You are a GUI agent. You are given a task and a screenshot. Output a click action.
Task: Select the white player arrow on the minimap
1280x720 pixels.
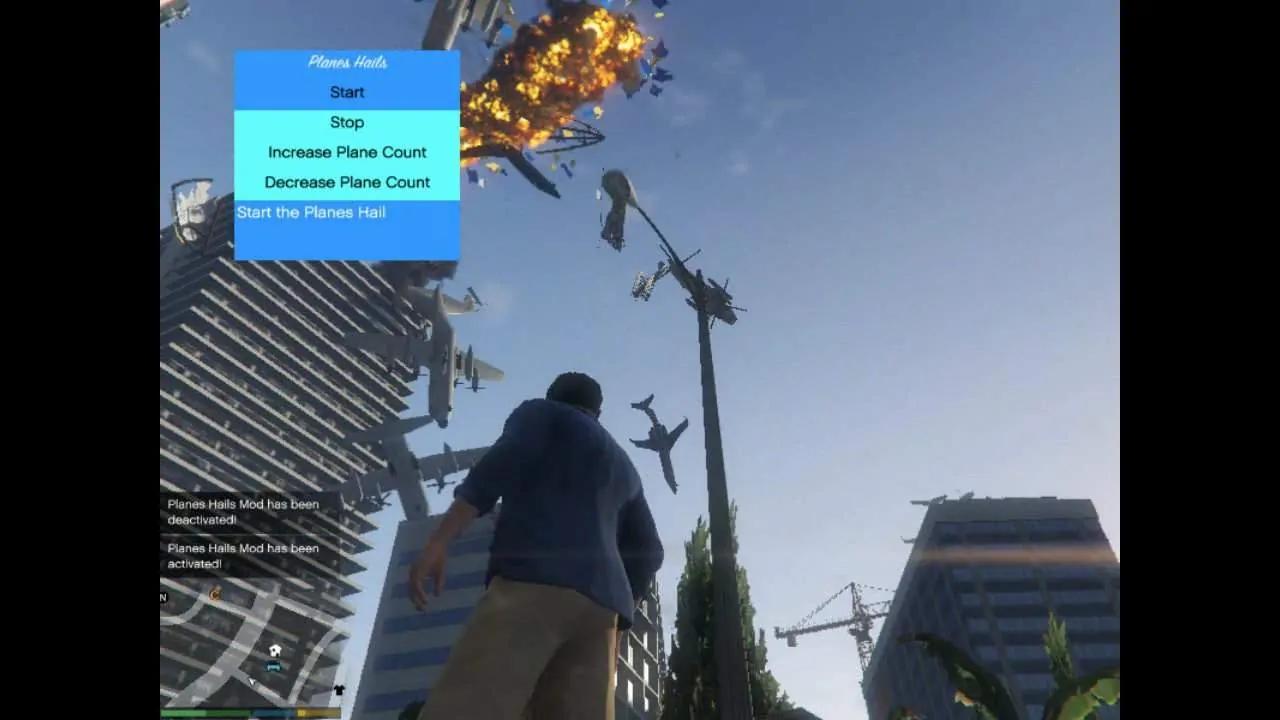(x=252, y=682)
